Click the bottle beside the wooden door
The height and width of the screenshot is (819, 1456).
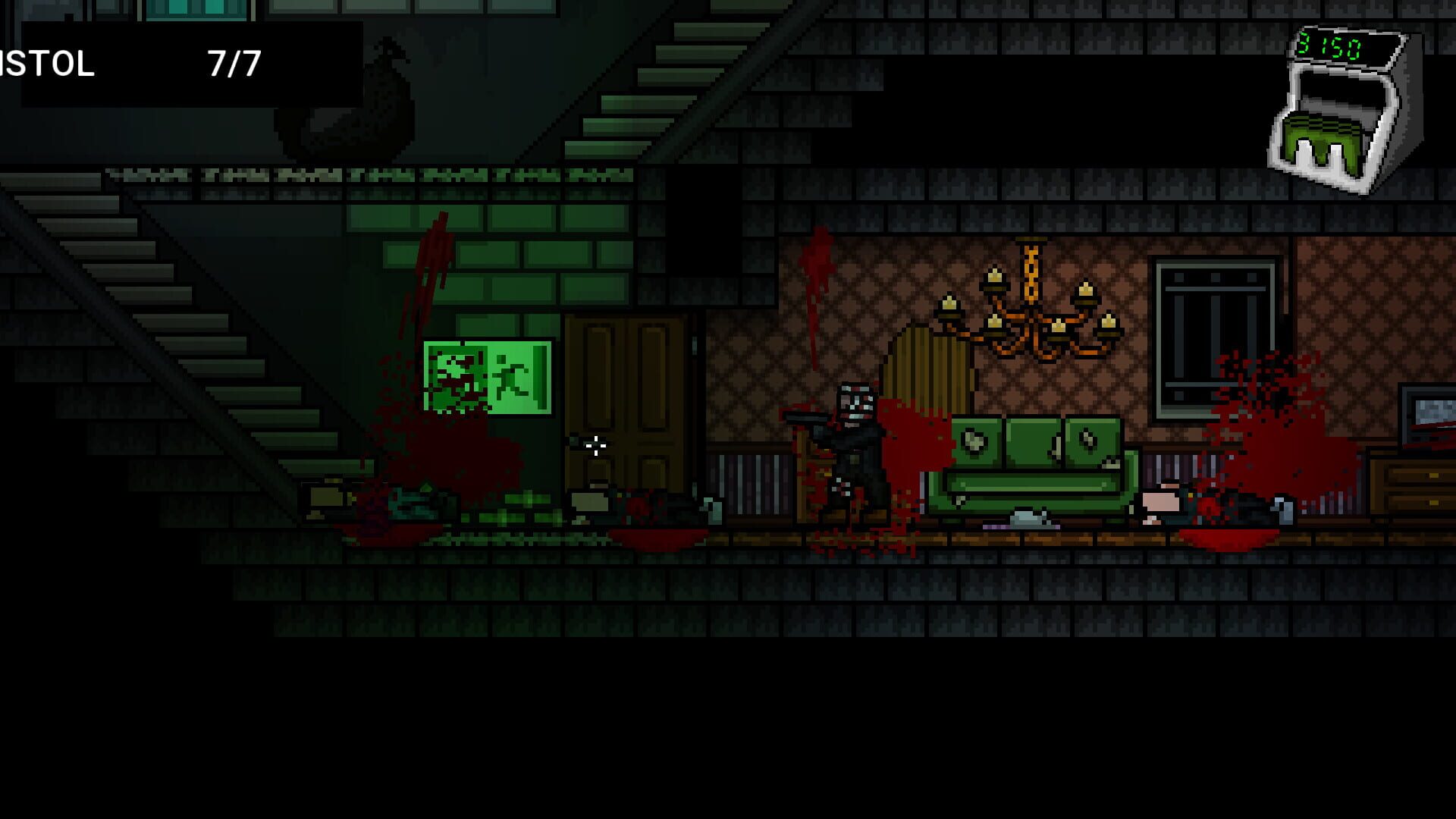coord(710,512)
